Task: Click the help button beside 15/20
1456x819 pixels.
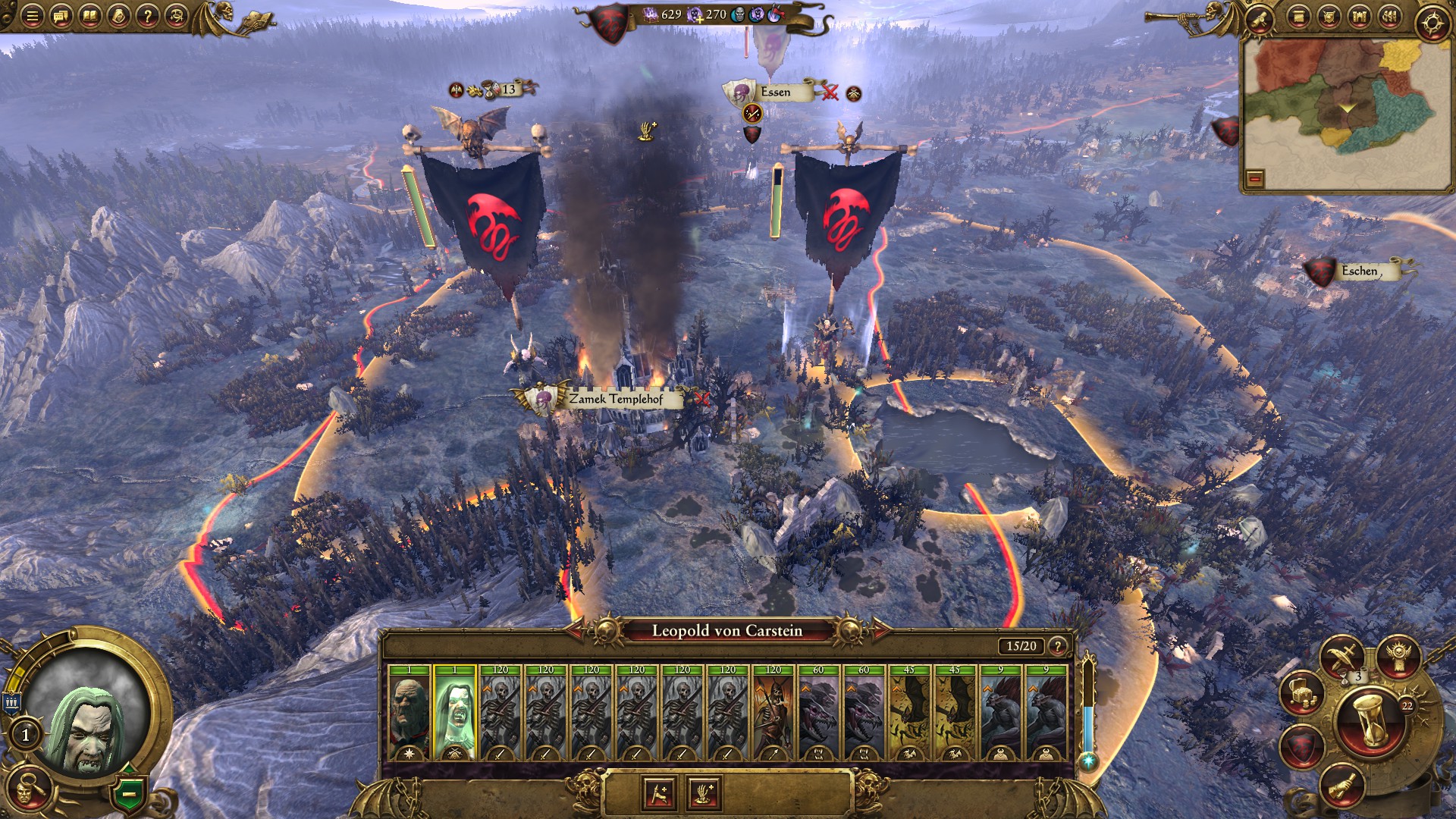Action: [1057, 646]
